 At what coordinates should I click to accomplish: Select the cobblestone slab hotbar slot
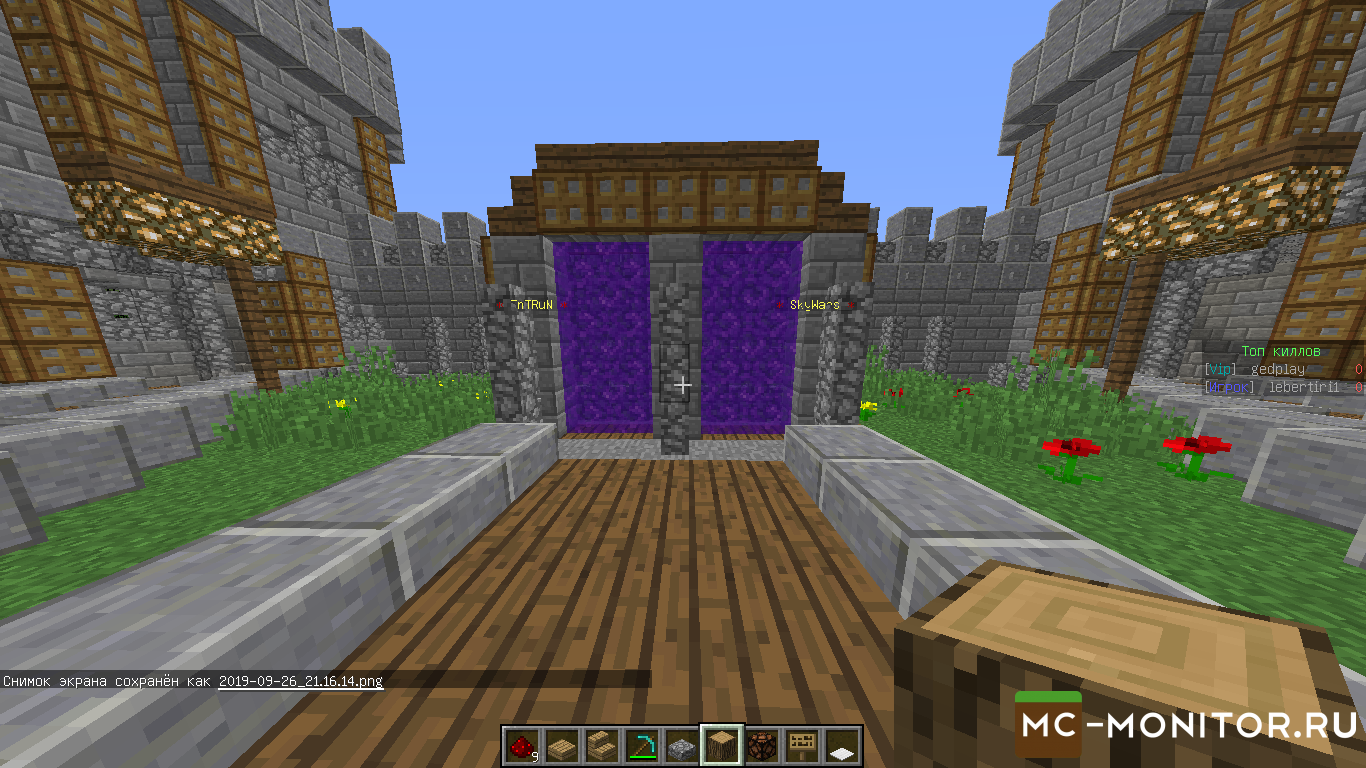click(x=682, y=746)
